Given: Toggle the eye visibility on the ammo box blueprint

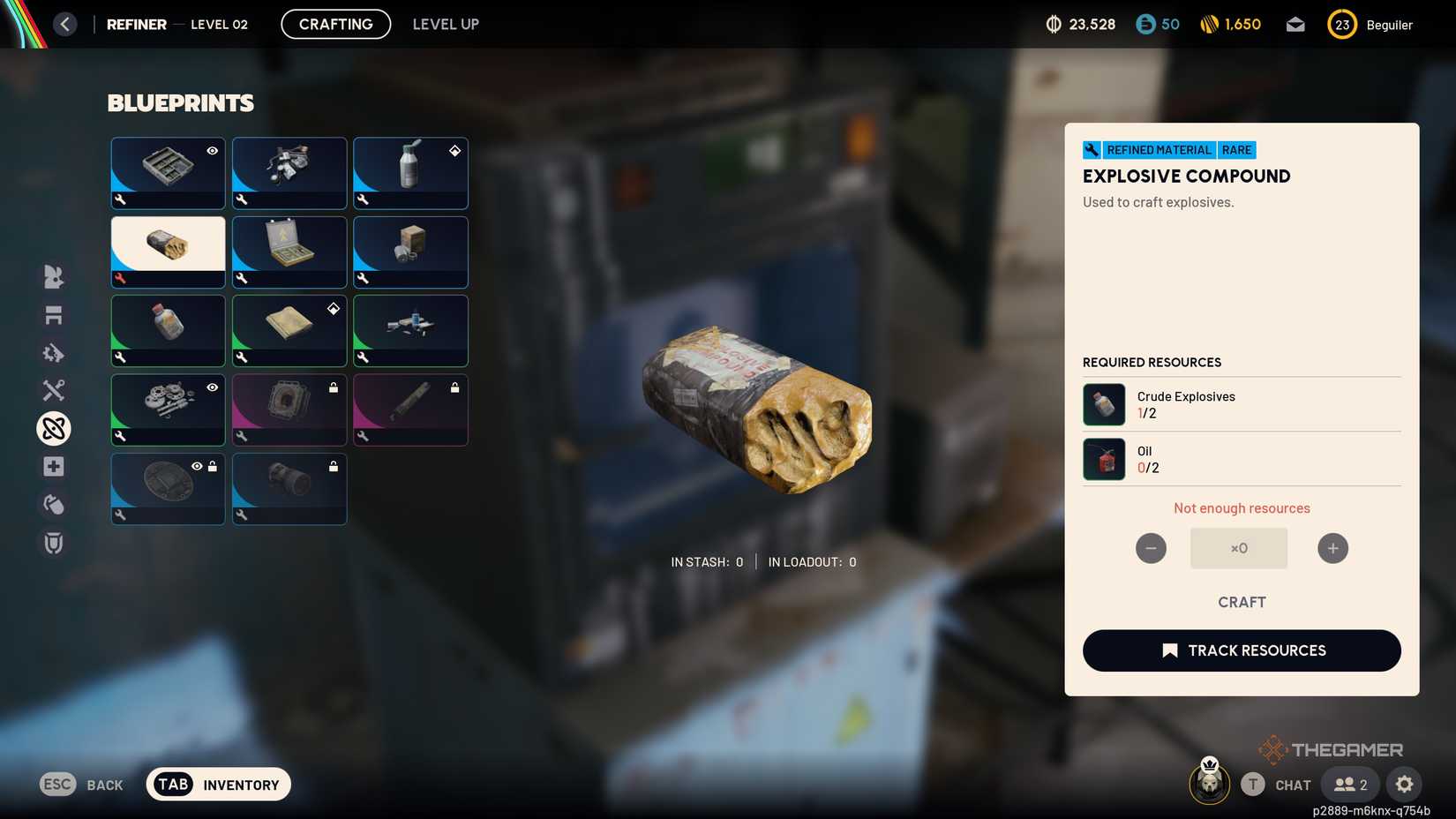Looking at the screenshot, I should click(x=211, y=151).
